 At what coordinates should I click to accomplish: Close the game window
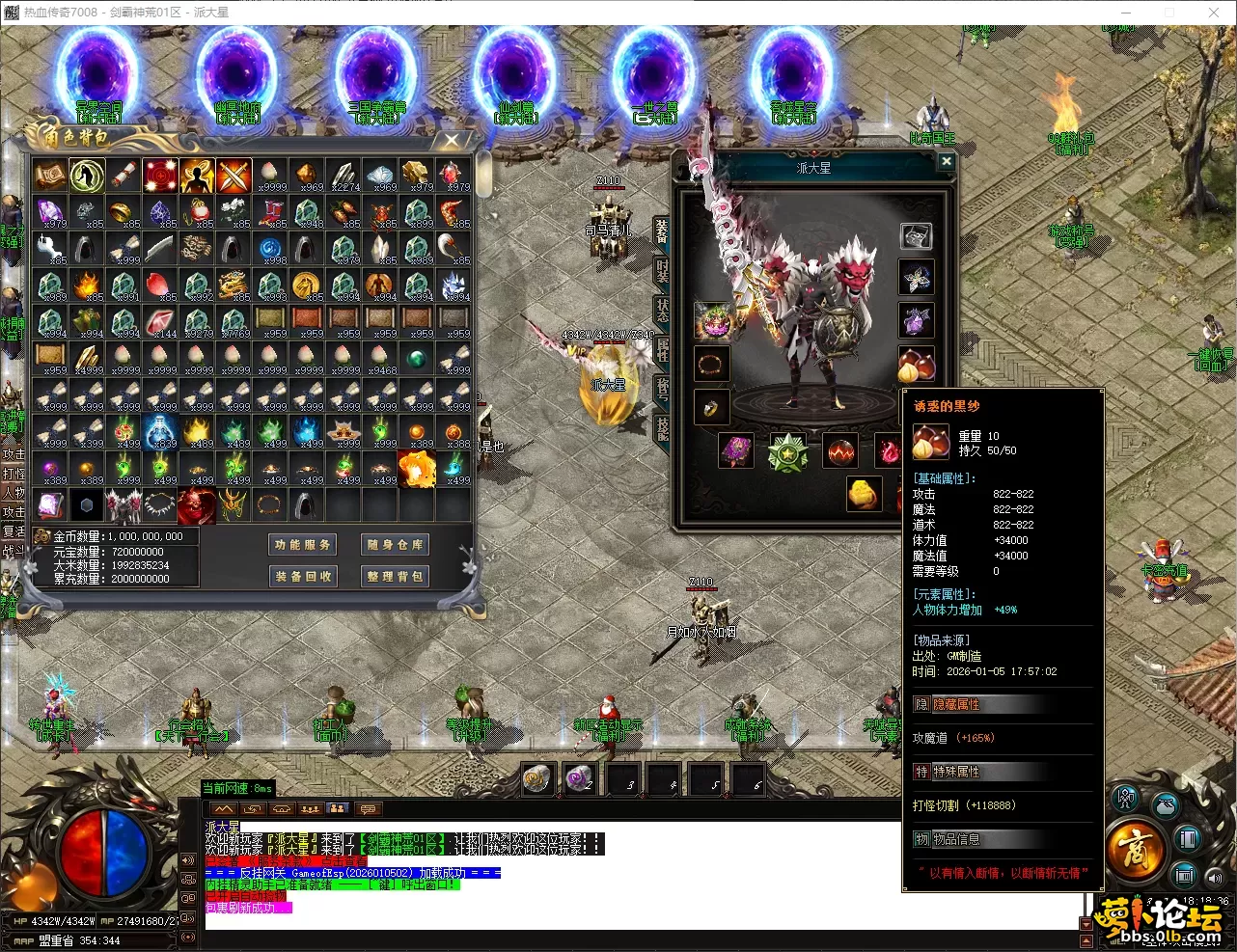(1214, 13)
